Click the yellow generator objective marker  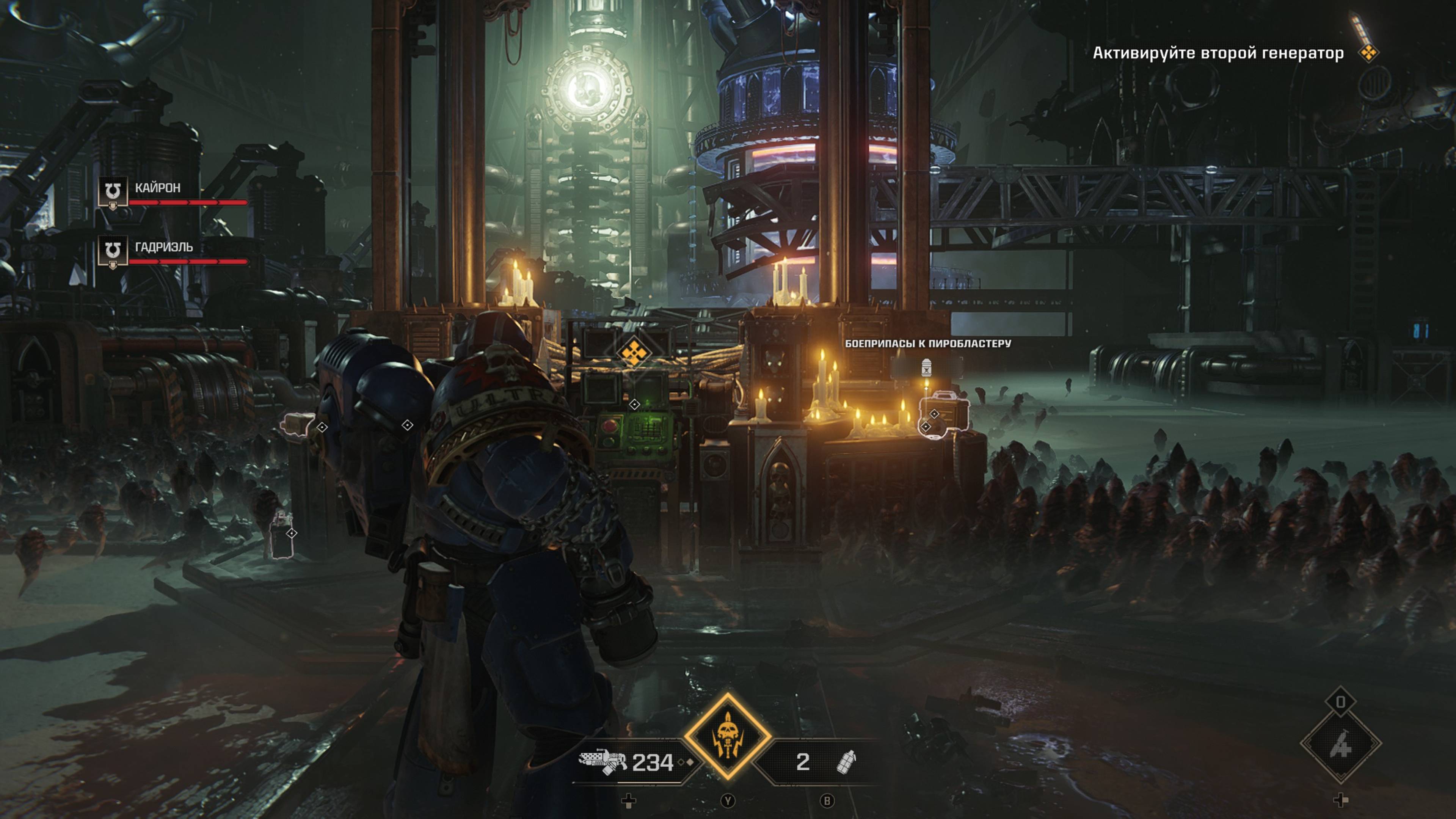tap(633, 353)
